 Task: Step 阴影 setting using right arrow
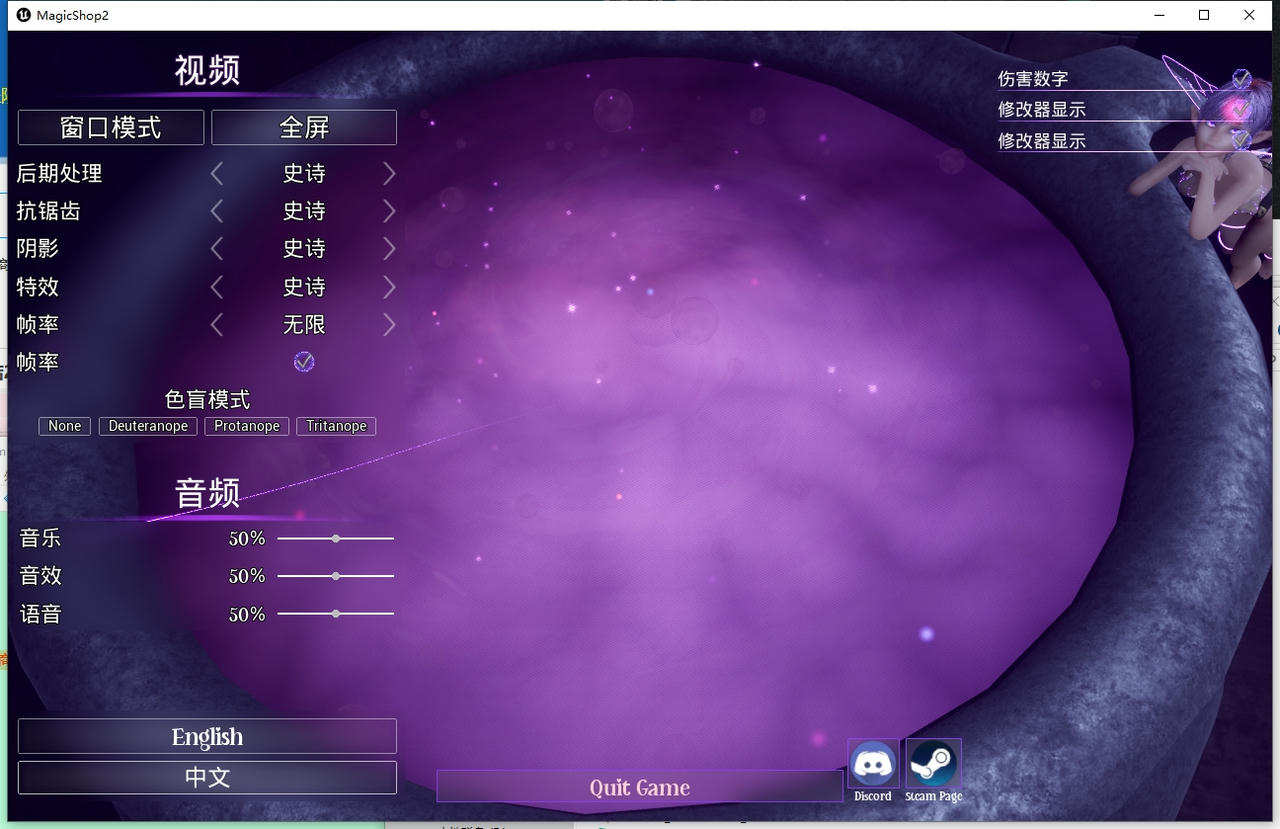click(389, 248)
